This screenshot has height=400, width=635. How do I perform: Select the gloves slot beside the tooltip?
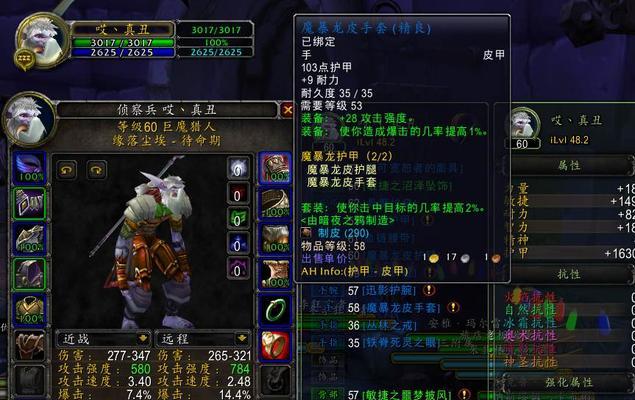click(273, 167)
